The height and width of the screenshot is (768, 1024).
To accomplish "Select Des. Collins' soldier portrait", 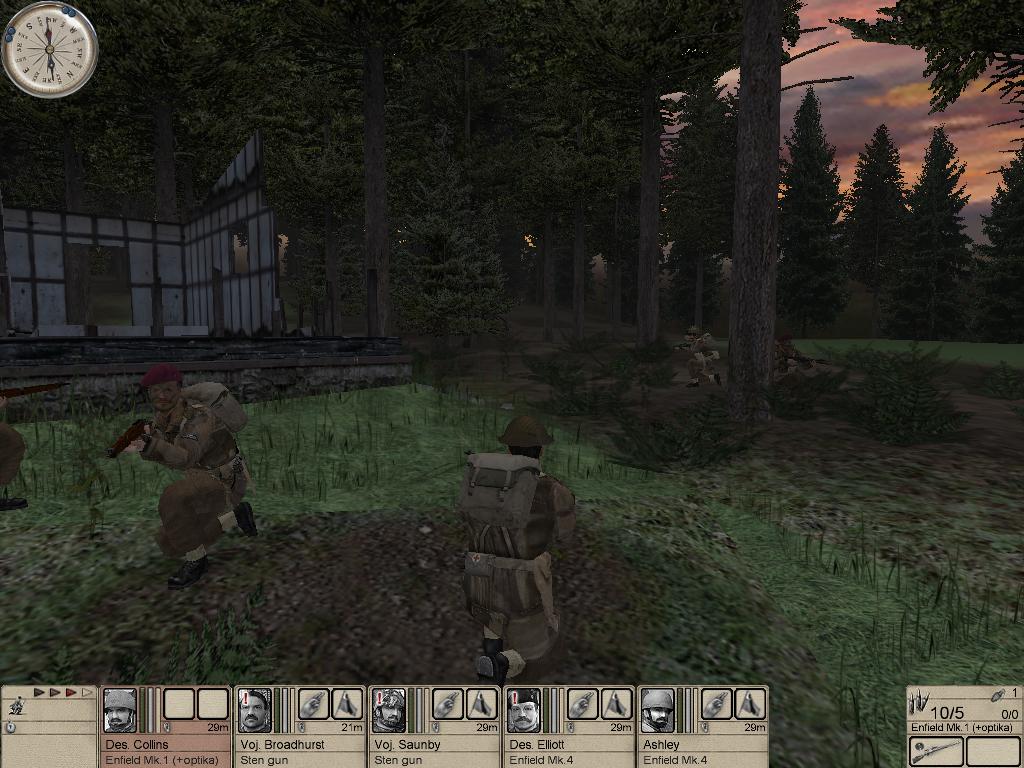I will pos(120,710).
